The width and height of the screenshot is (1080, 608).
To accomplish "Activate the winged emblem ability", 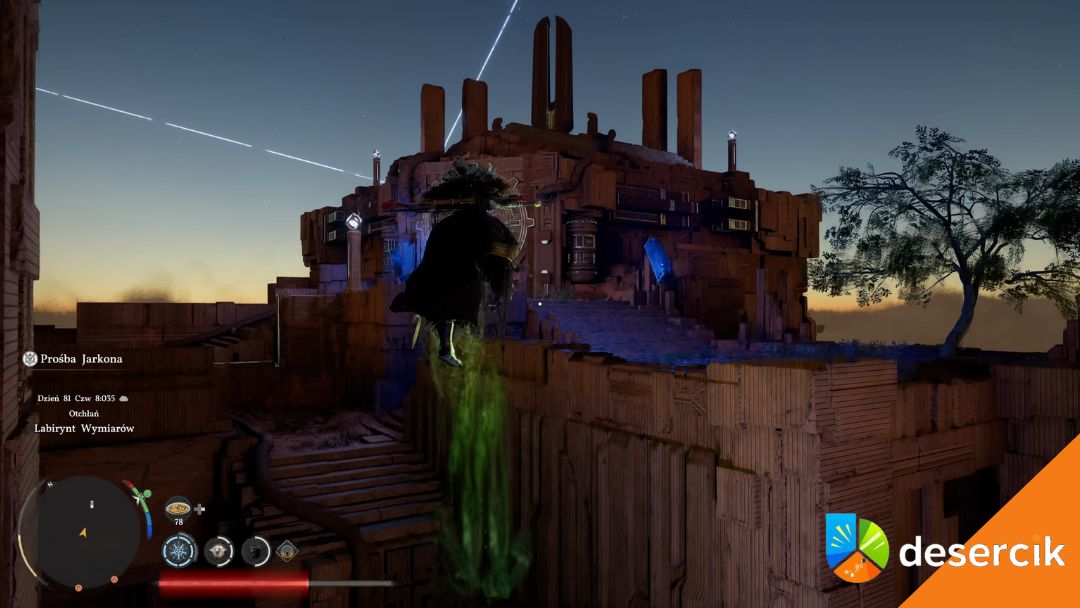I will coord(219,550).
